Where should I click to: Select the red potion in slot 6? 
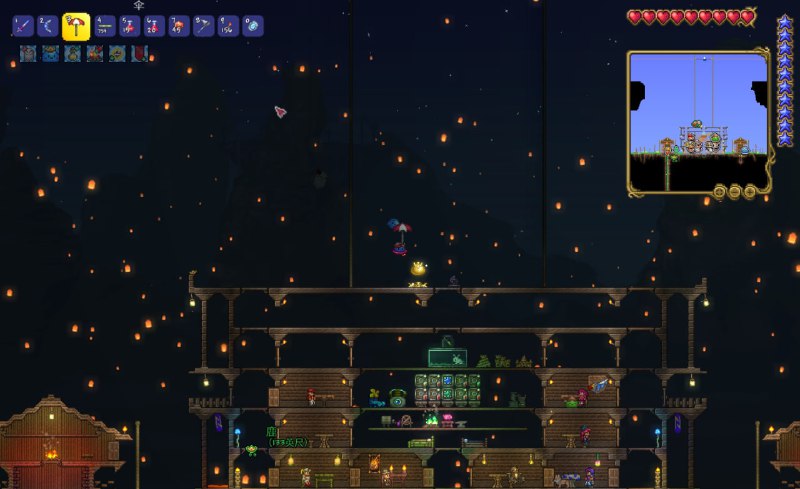[x=153, y=25]
